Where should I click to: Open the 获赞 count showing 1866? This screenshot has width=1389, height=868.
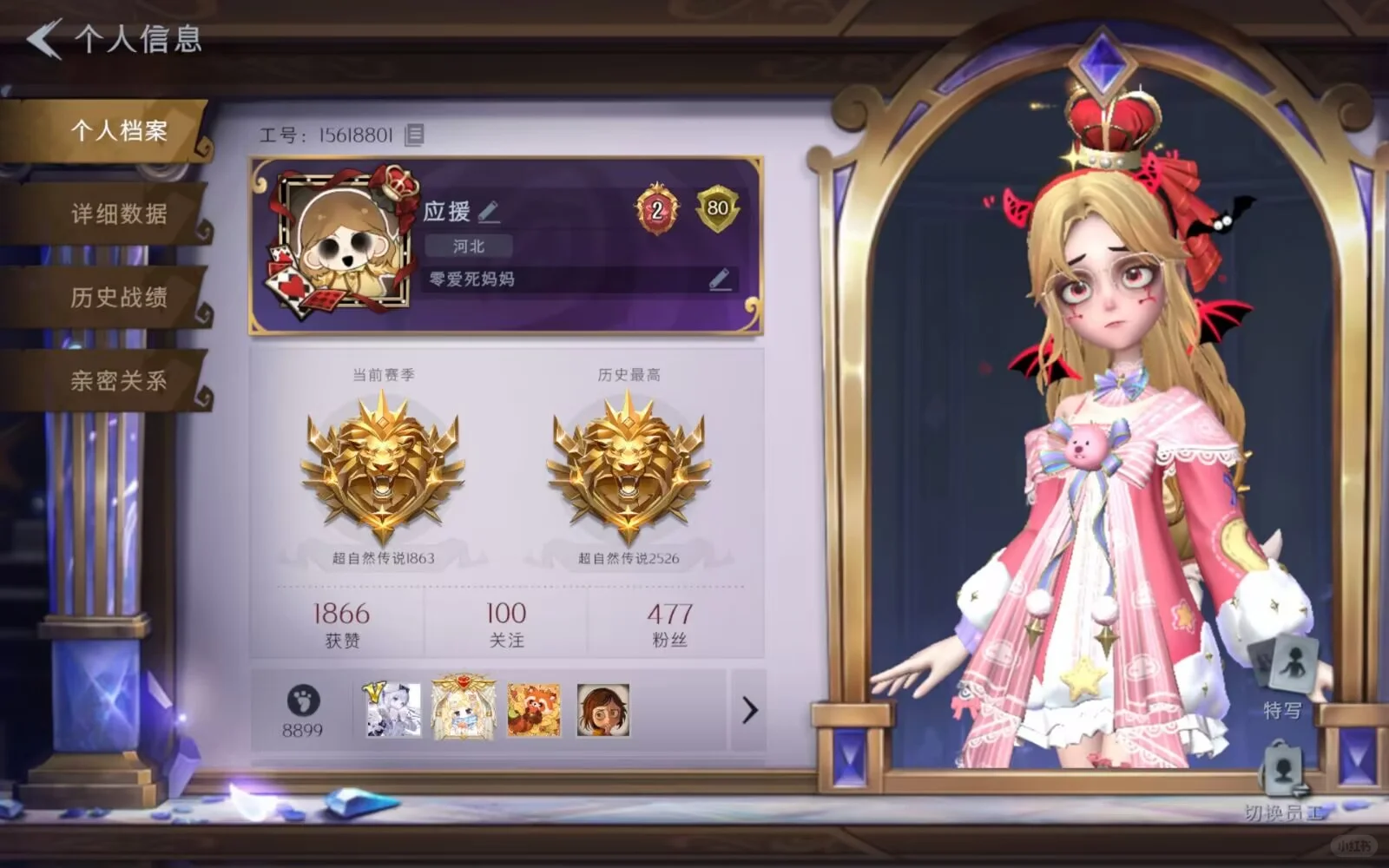[341, 623]
